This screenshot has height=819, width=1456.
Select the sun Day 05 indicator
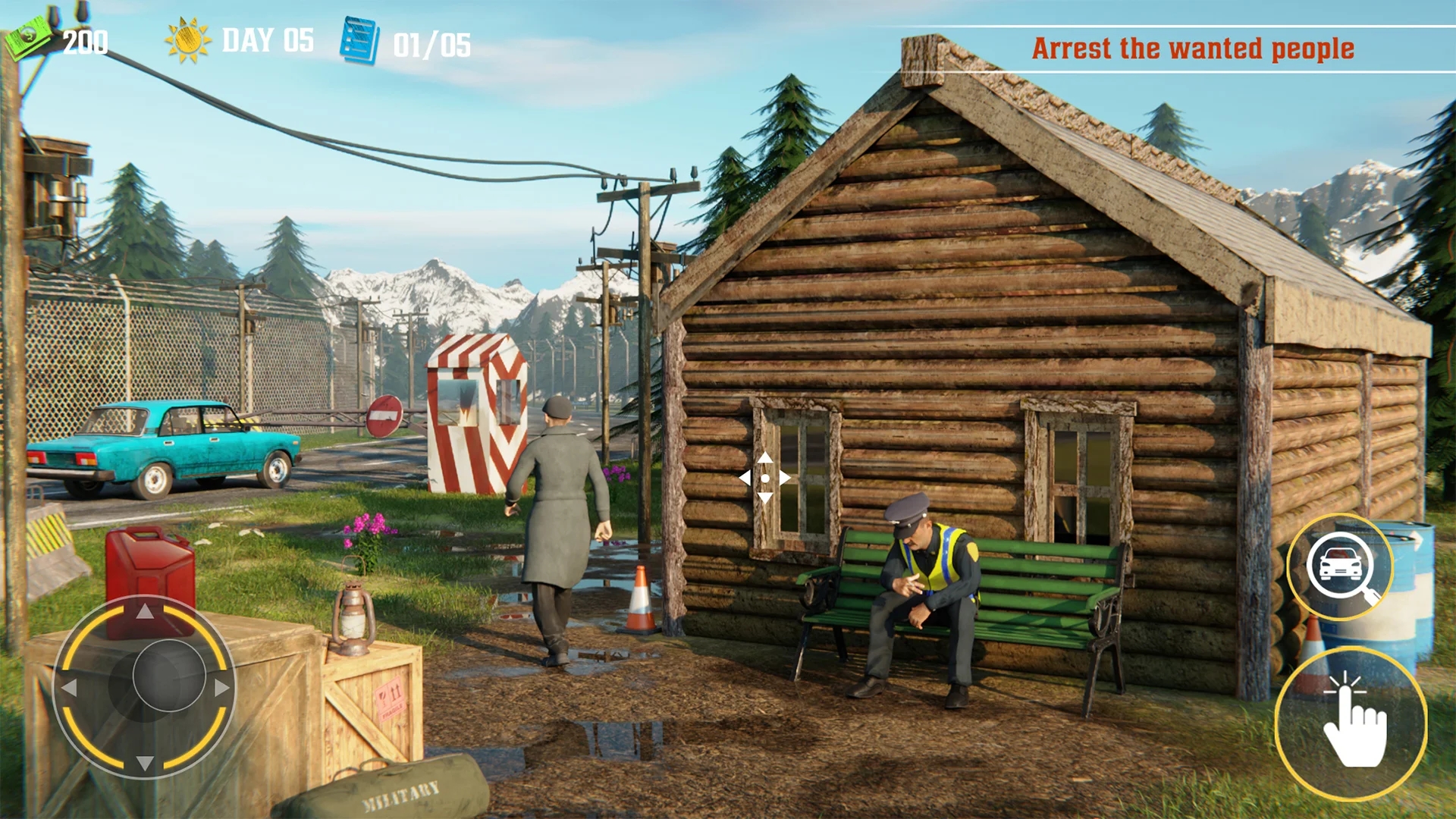click(187, 39)
